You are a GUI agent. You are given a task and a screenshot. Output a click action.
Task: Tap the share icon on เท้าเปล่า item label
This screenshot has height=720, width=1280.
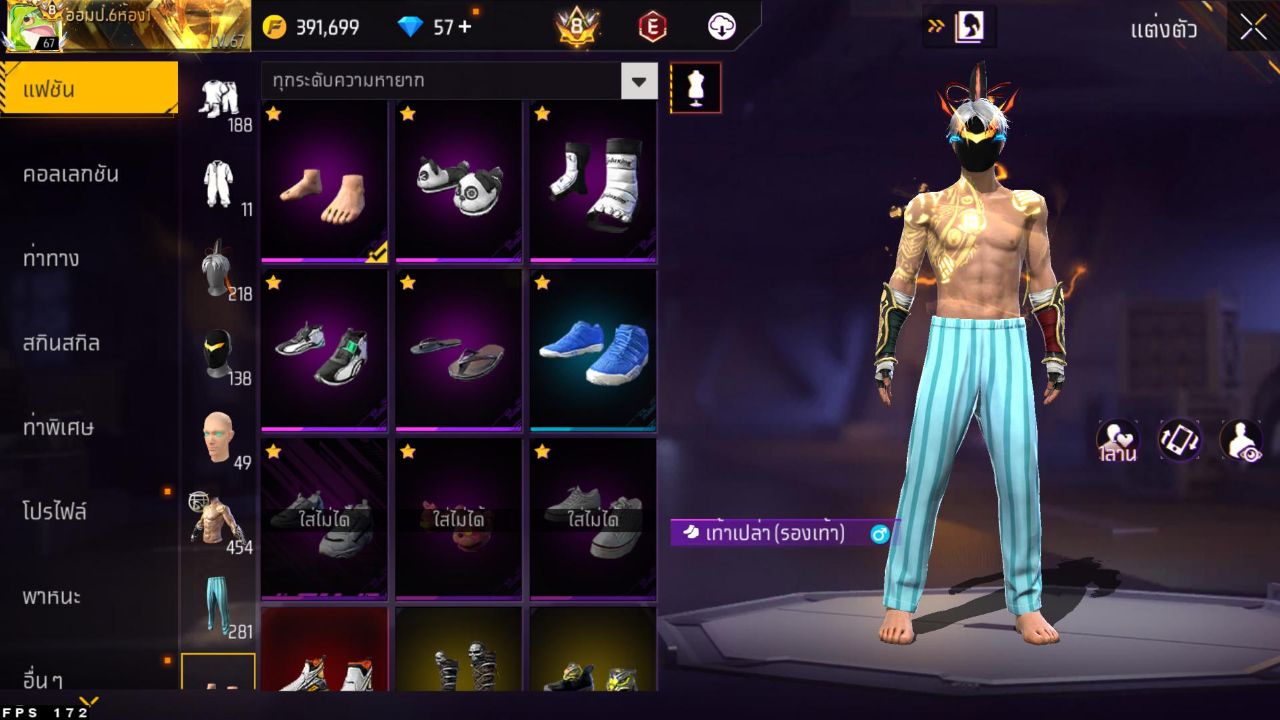coord(878,534)
